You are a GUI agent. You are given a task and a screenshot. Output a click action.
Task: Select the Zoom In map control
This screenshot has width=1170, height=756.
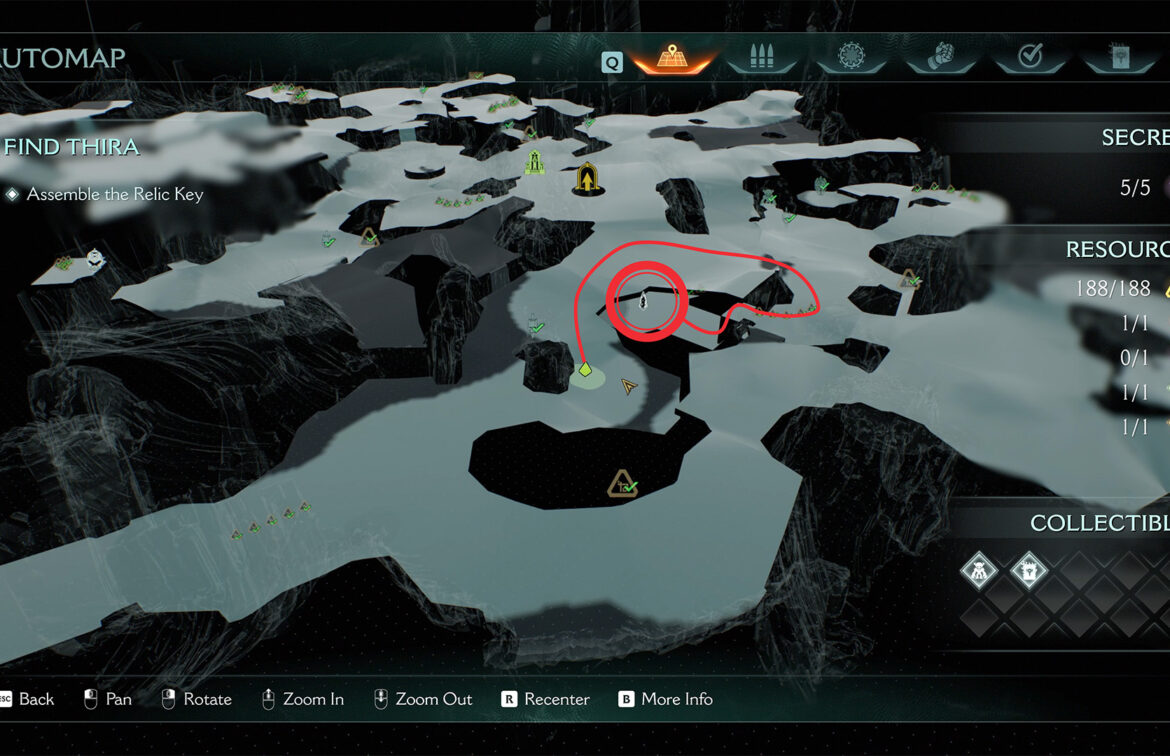(x=303, y=699)
